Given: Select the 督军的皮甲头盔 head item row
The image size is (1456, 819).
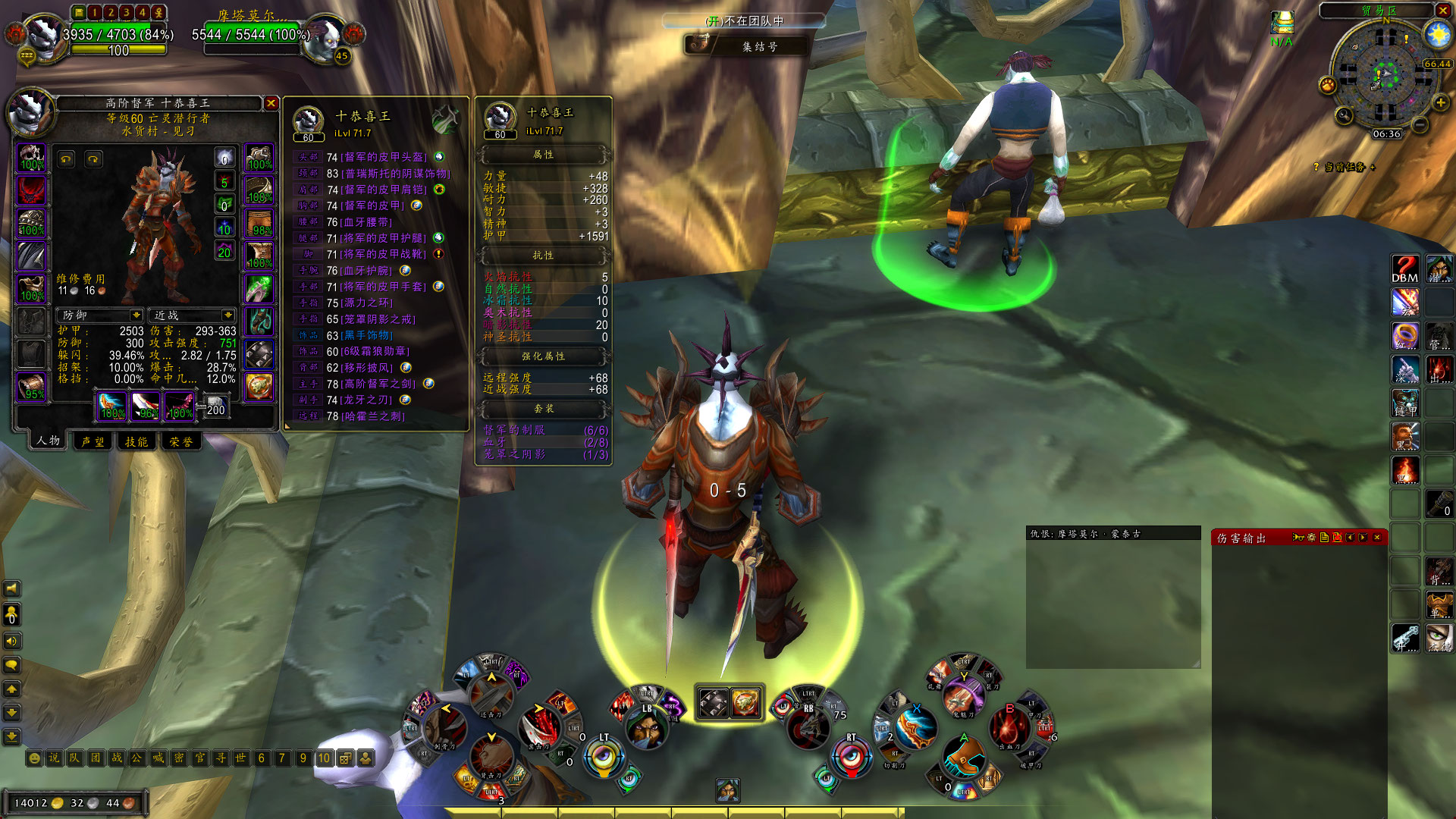Looking at the screenshot, I should tap(385, 157).
